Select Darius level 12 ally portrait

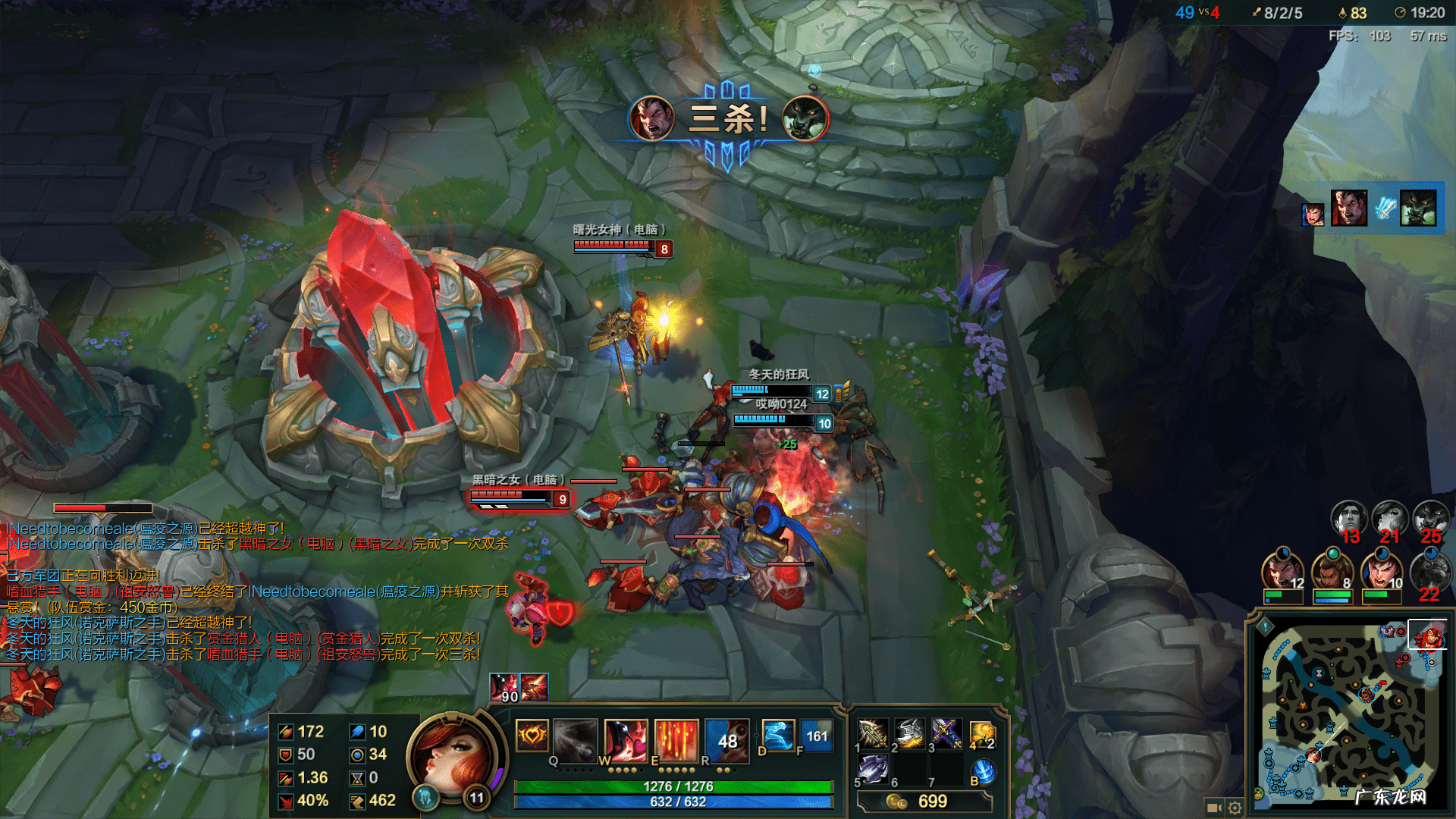1282,573
